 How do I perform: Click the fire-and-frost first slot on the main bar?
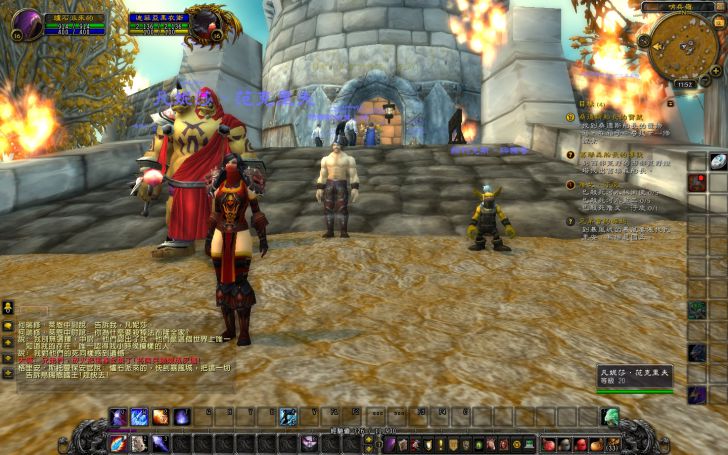(x=117, y=443)
